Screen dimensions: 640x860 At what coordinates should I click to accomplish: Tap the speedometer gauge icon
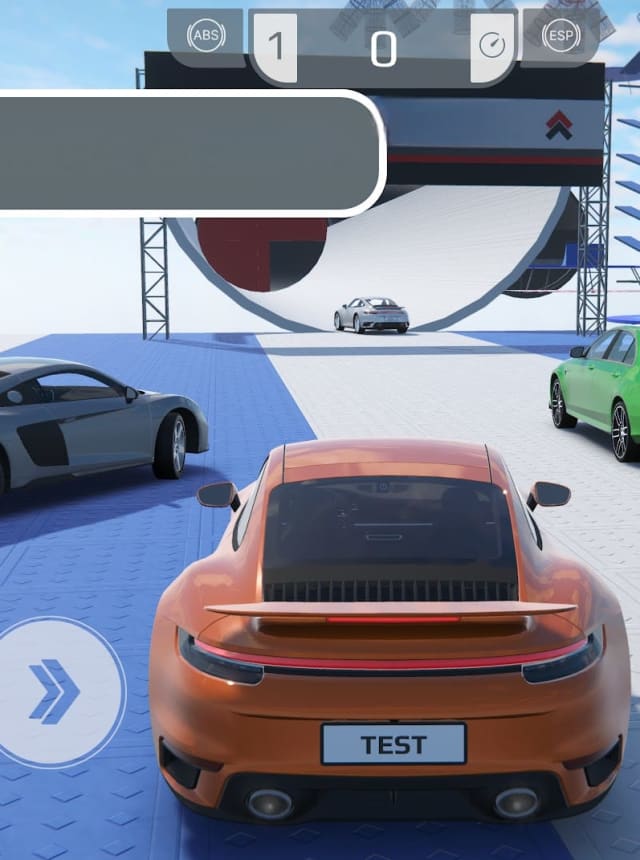[x=492, y=46]
